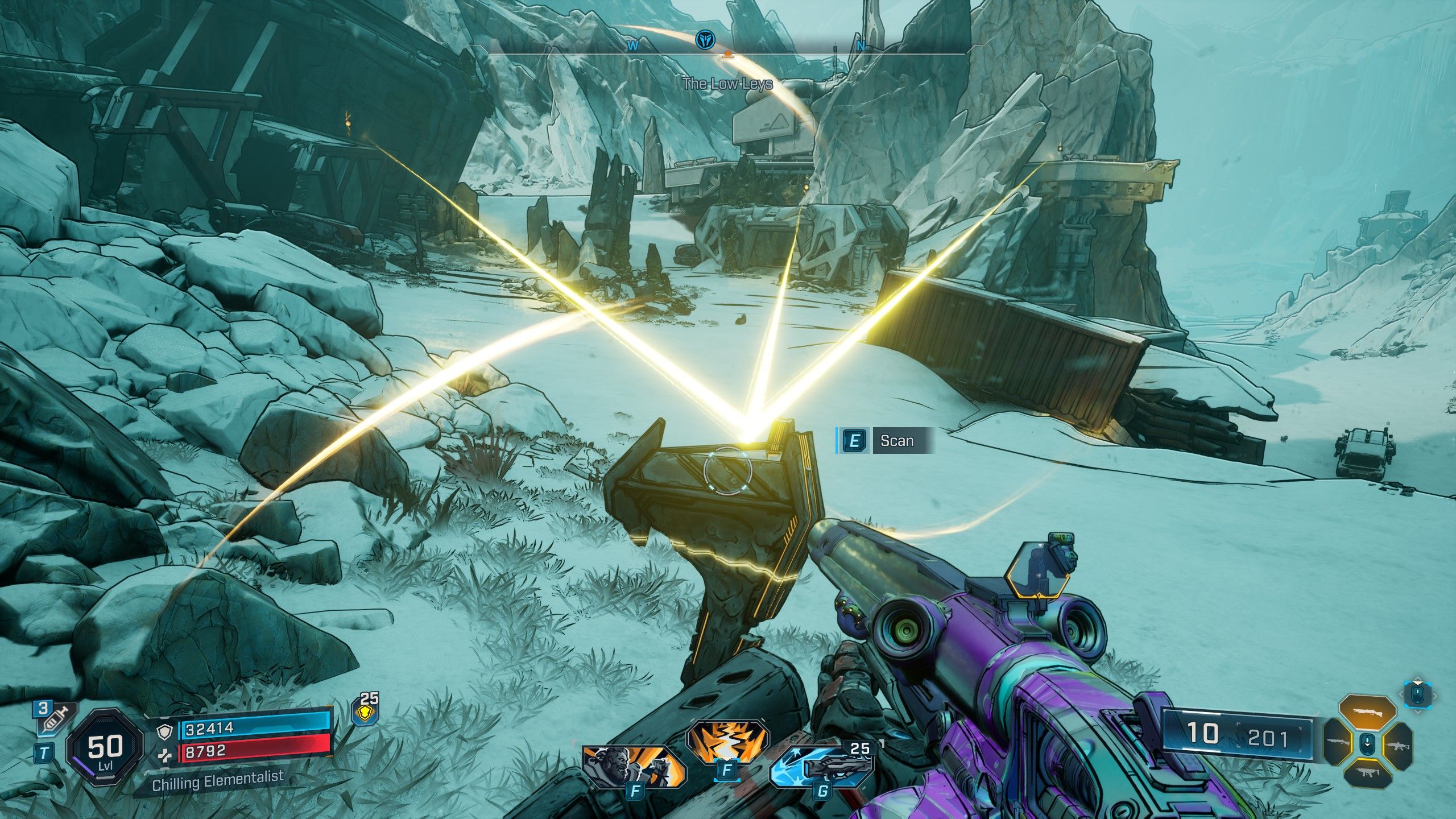Click the orange marker on the compass bar

click(727, 55)
